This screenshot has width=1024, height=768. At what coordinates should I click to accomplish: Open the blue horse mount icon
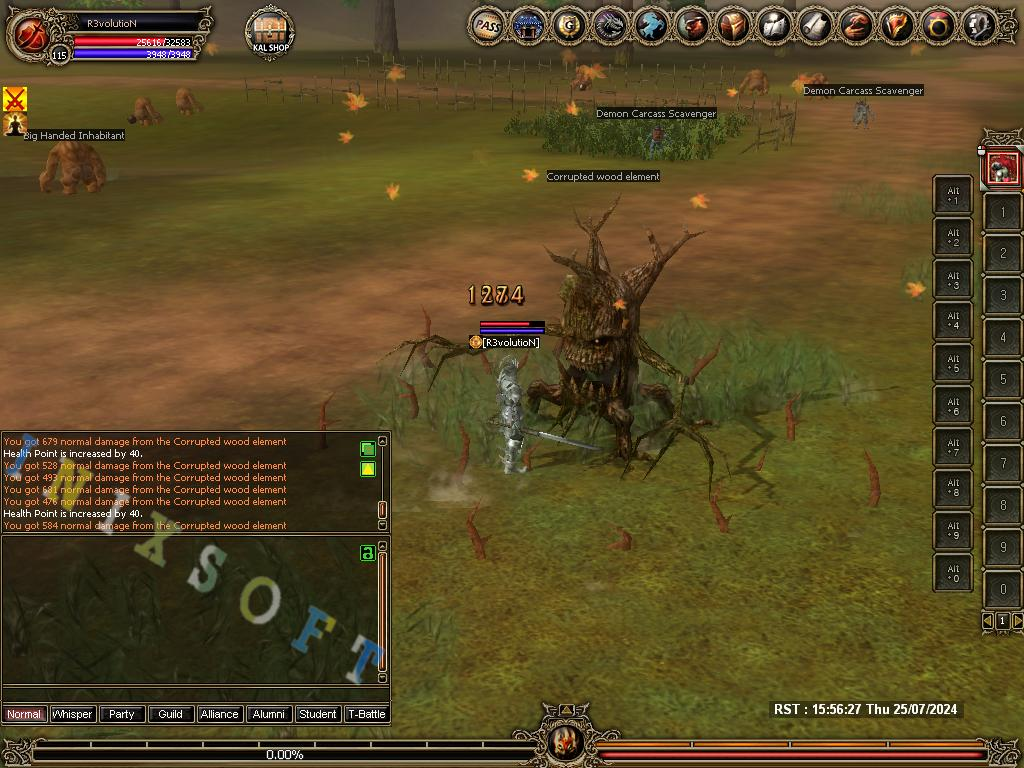coord(651,26)
